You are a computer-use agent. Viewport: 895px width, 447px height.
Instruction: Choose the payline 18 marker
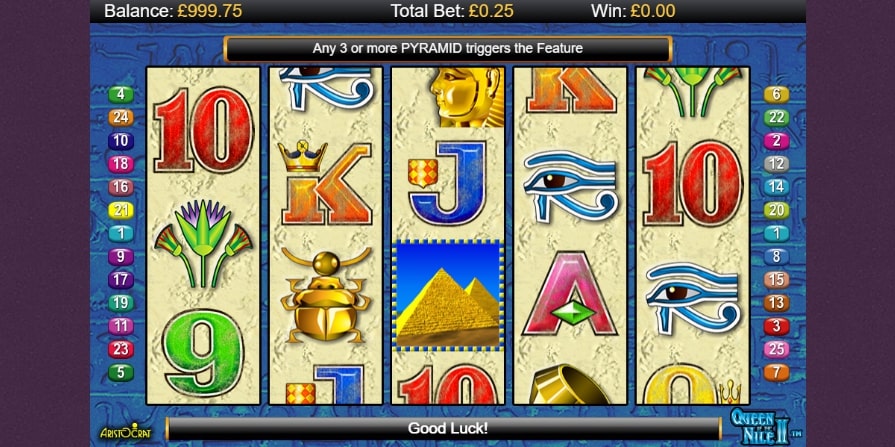pos(121,164)
